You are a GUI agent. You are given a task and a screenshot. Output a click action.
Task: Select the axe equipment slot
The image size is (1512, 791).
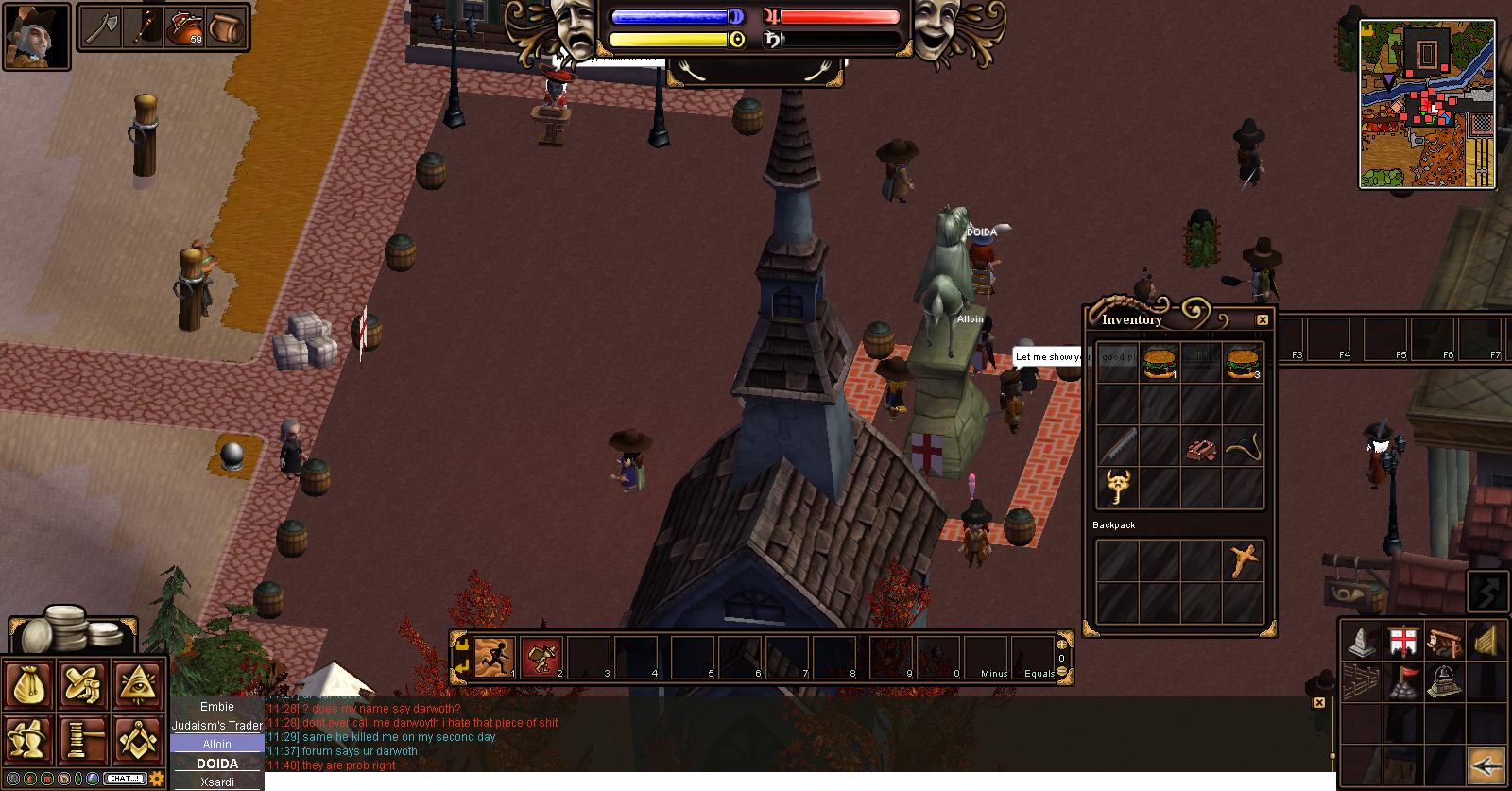[x=101, y=27]
